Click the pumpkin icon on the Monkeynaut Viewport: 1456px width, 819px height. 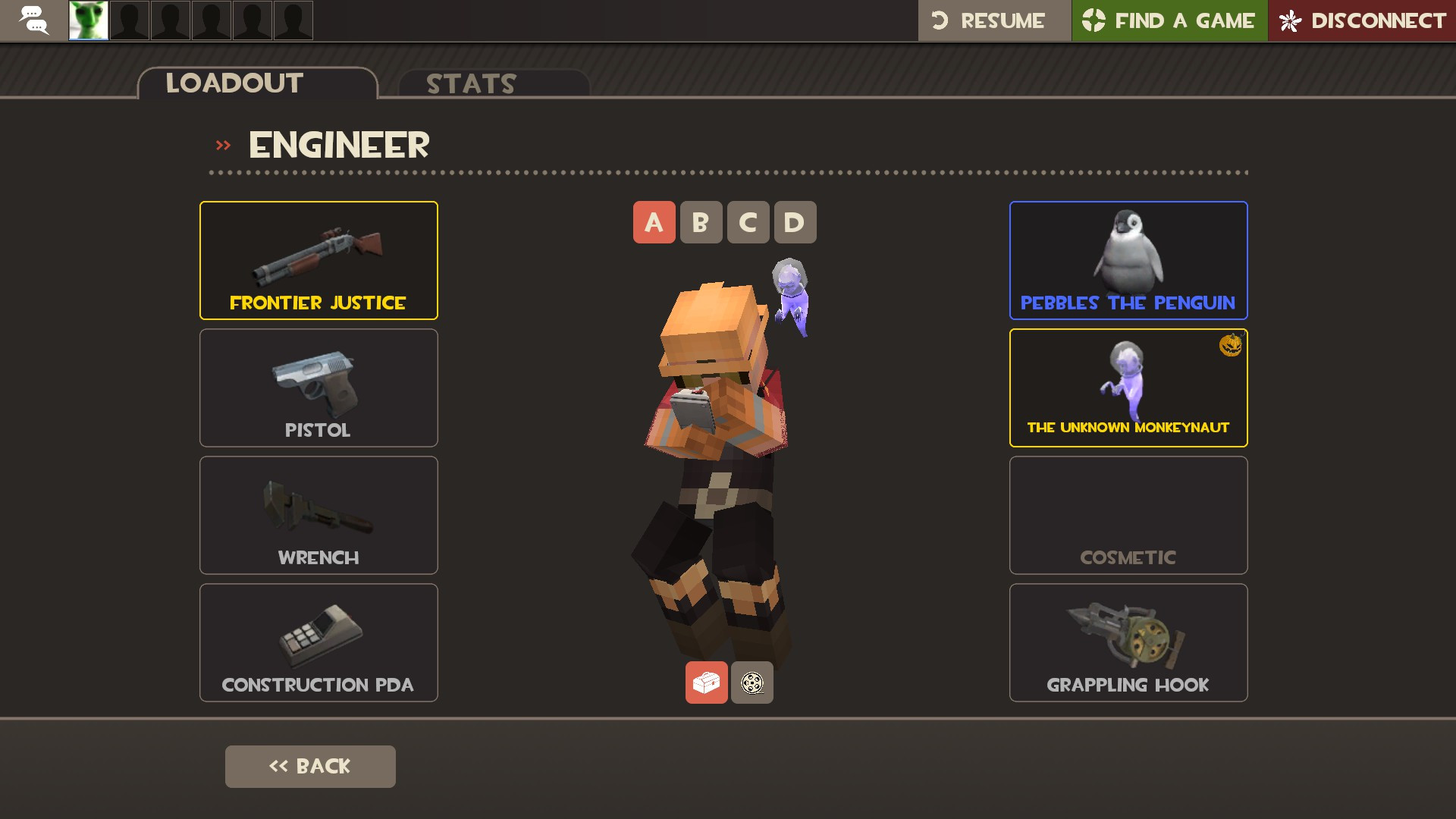1232,346
